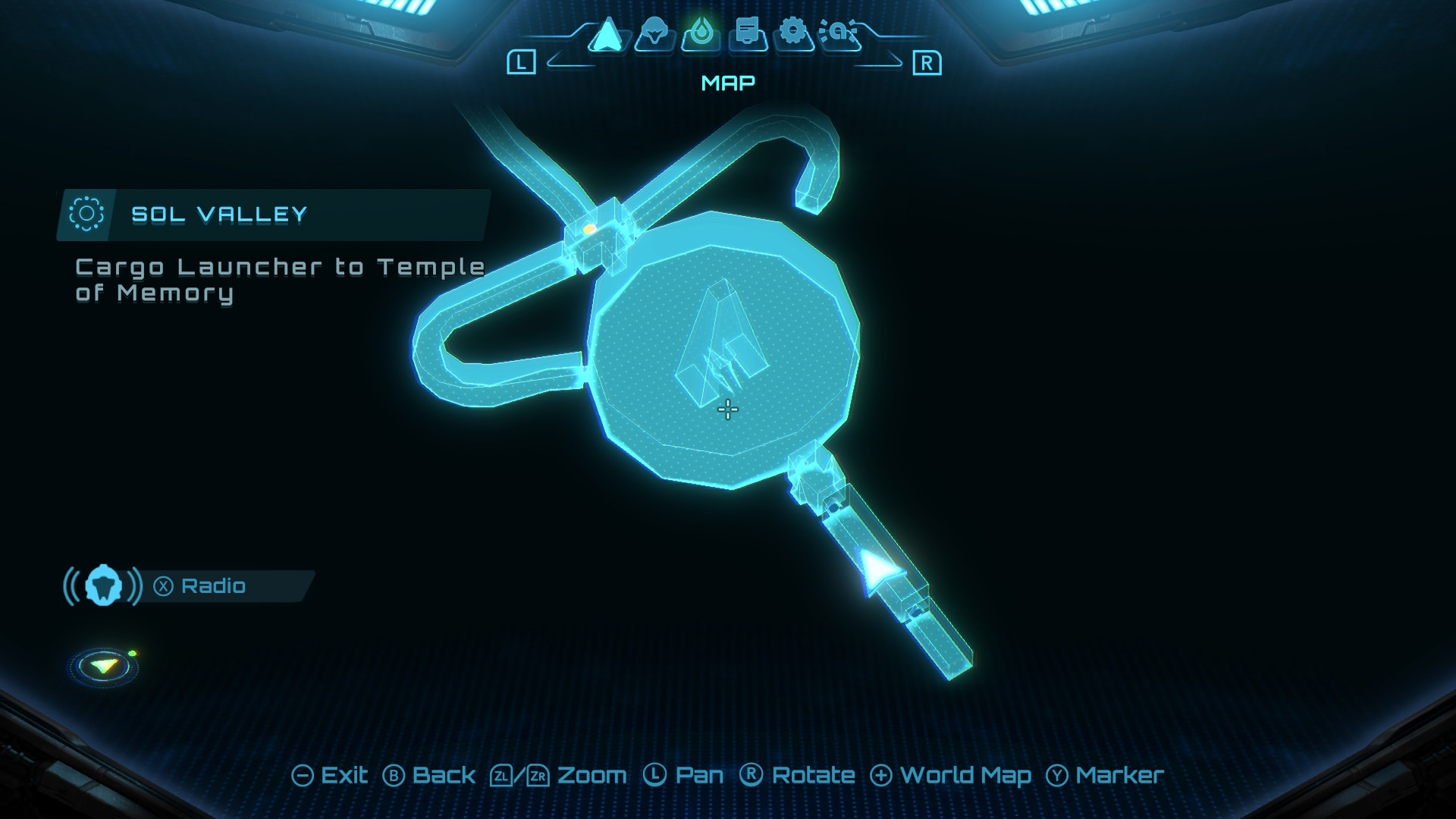Image resolution: width=1456 pixels, height=819 pixels.
Task: Click the Sol Valley area header
Action: click(218, 215)
